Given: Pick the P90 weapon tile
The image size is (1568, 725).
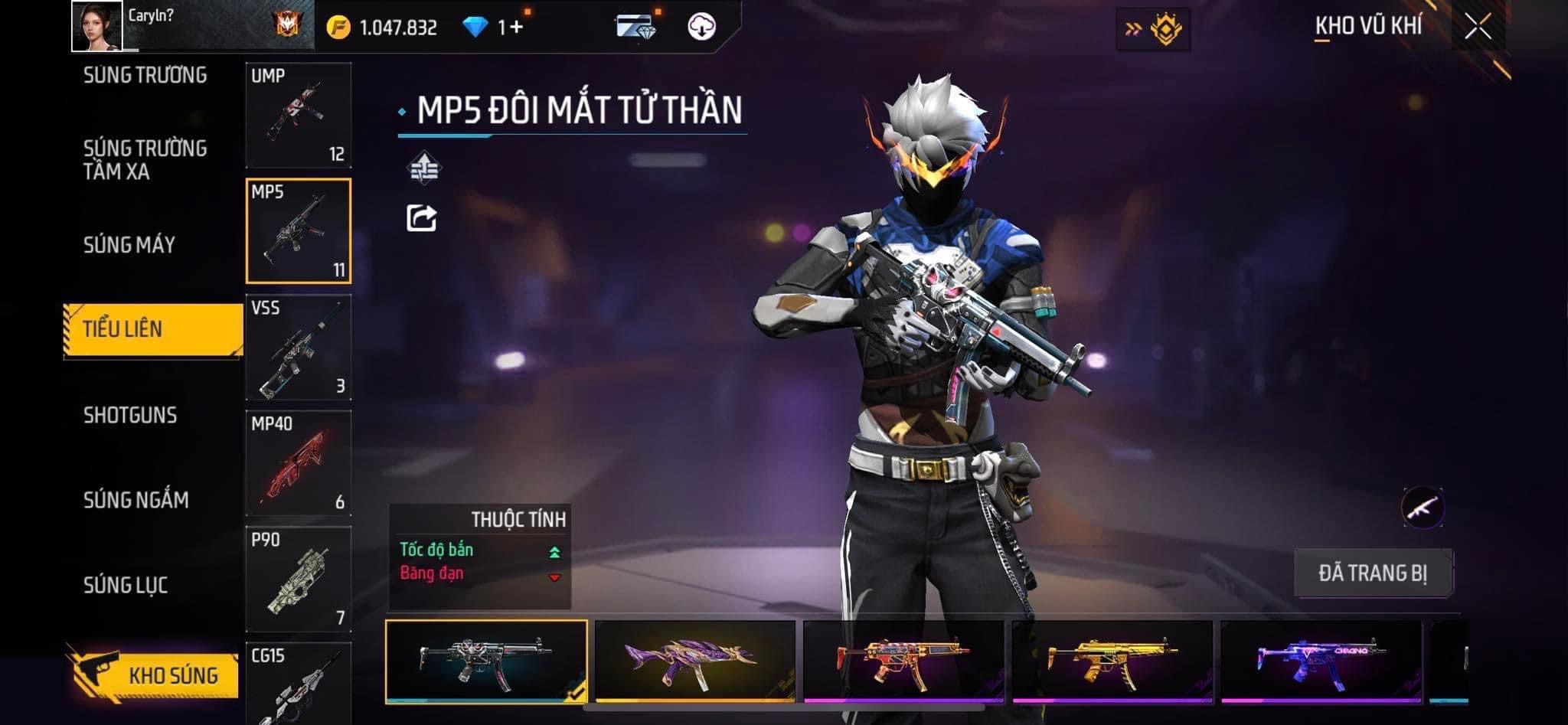Looking at the screenshot, I should click(299, 580).
